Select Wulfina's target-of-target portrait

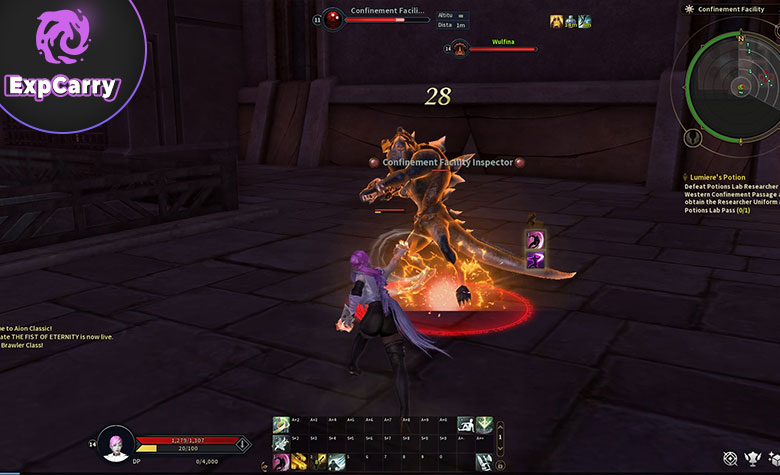click(459, 47)
